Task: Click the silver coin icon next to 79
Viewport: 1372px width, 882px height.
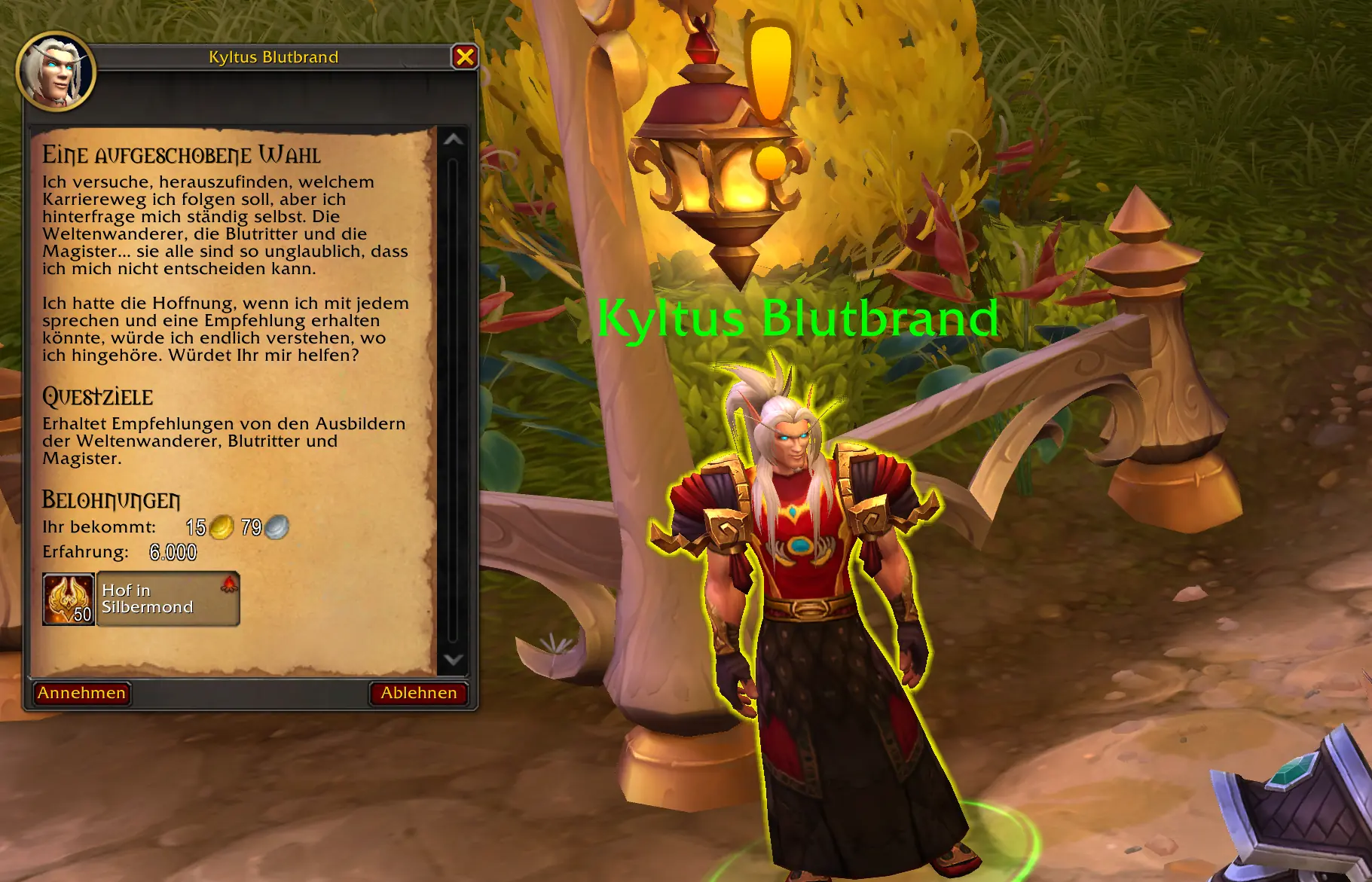Action: 277,528
